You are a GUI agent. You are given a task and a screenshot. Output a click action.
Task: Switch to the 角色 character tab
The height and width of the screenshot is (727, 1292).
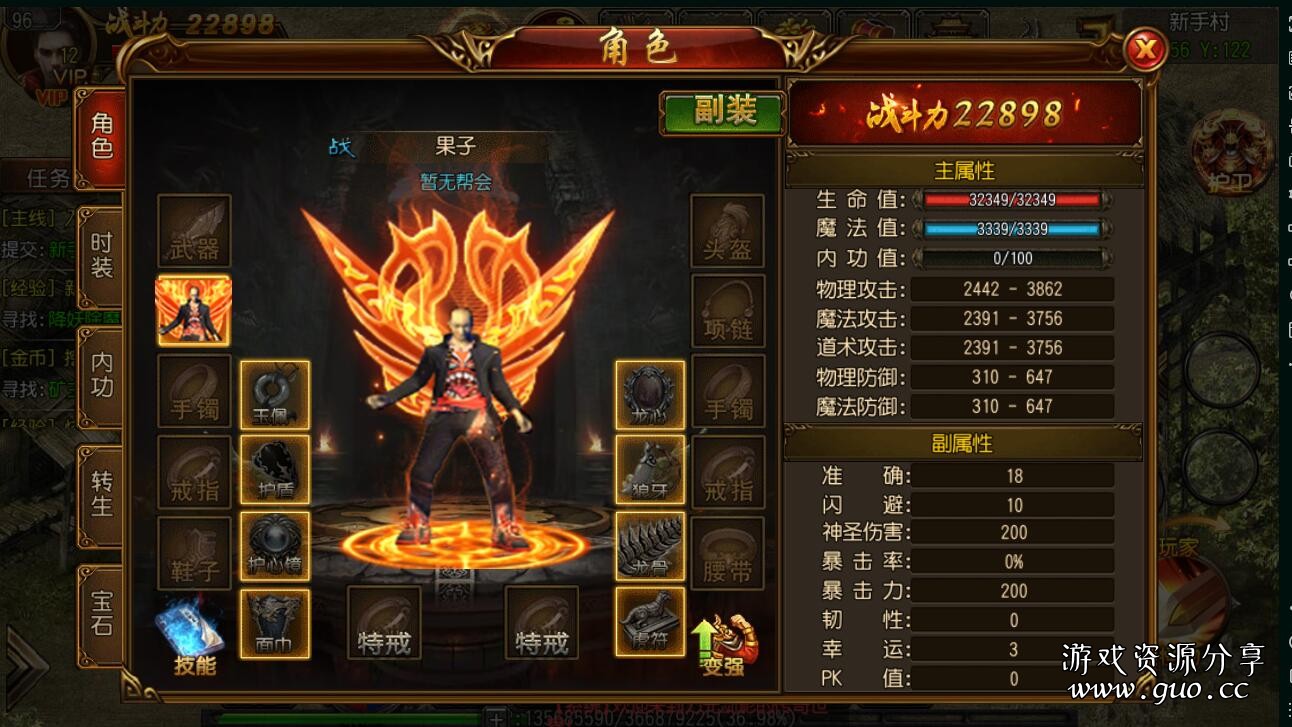(x=102, y=137)
